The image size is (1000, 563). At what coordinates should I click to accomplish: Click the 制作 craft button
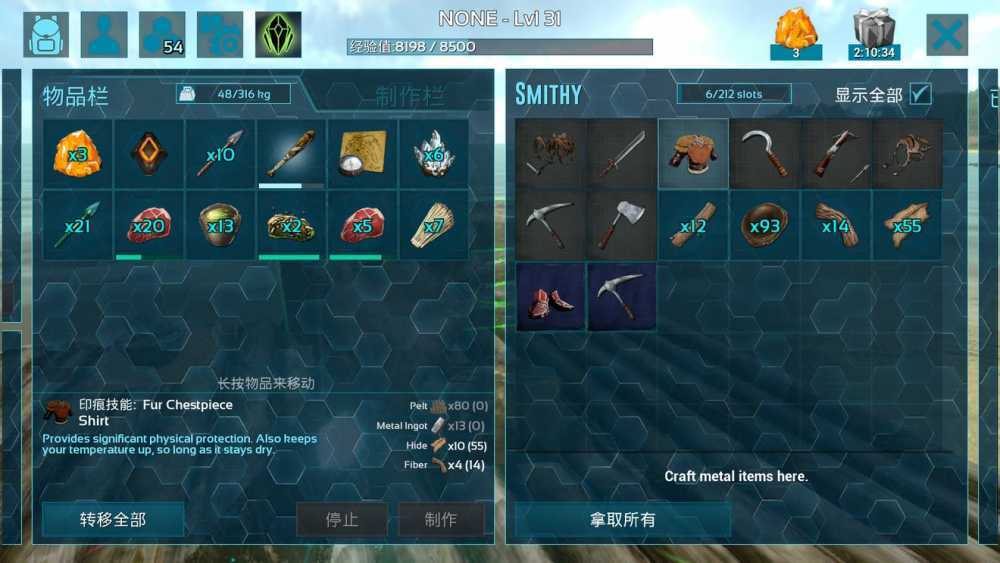tap(441, 520)
